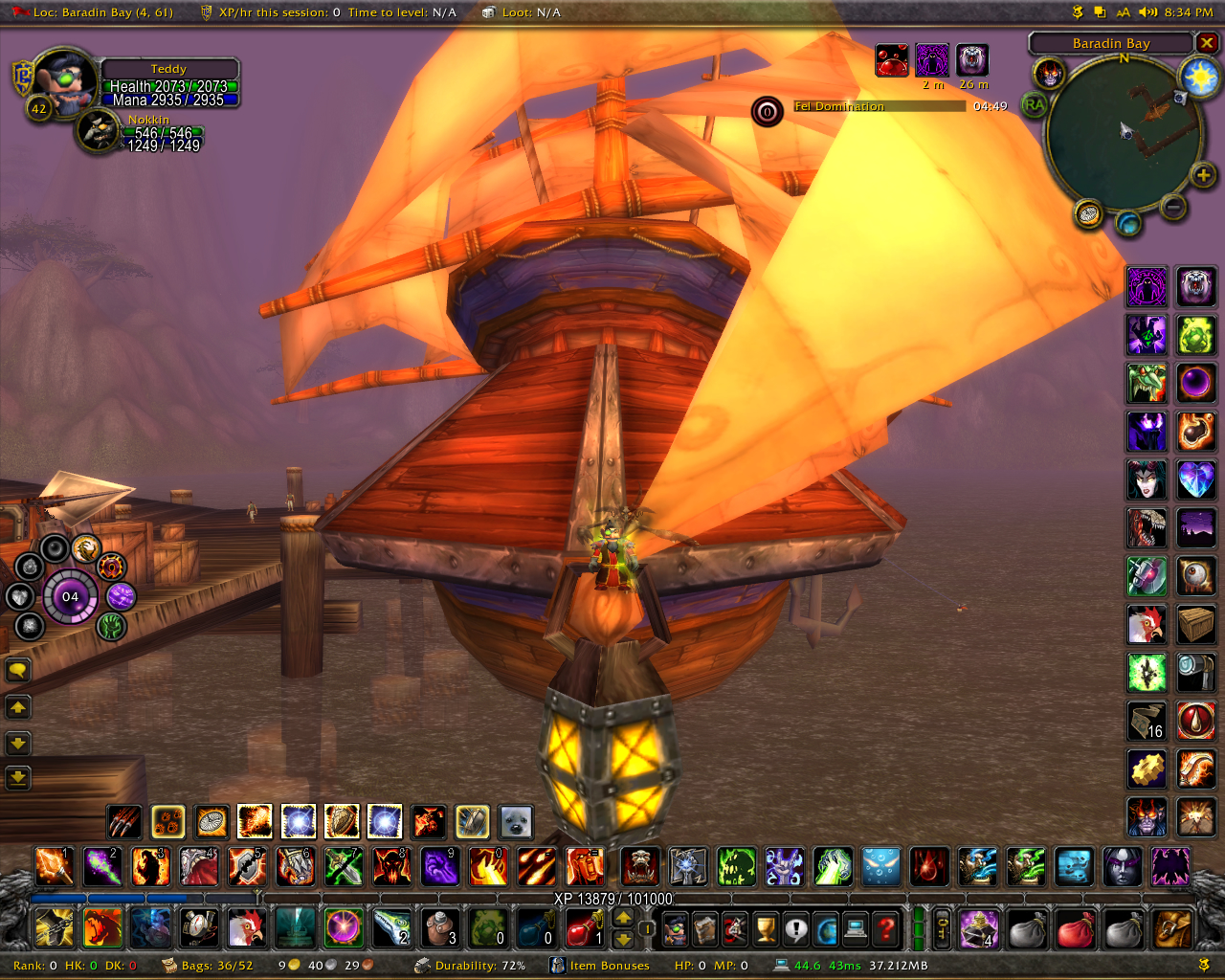The image size is (1225, 980).
Task: Open the red question mark help button
Action: [x=887, y=928]
